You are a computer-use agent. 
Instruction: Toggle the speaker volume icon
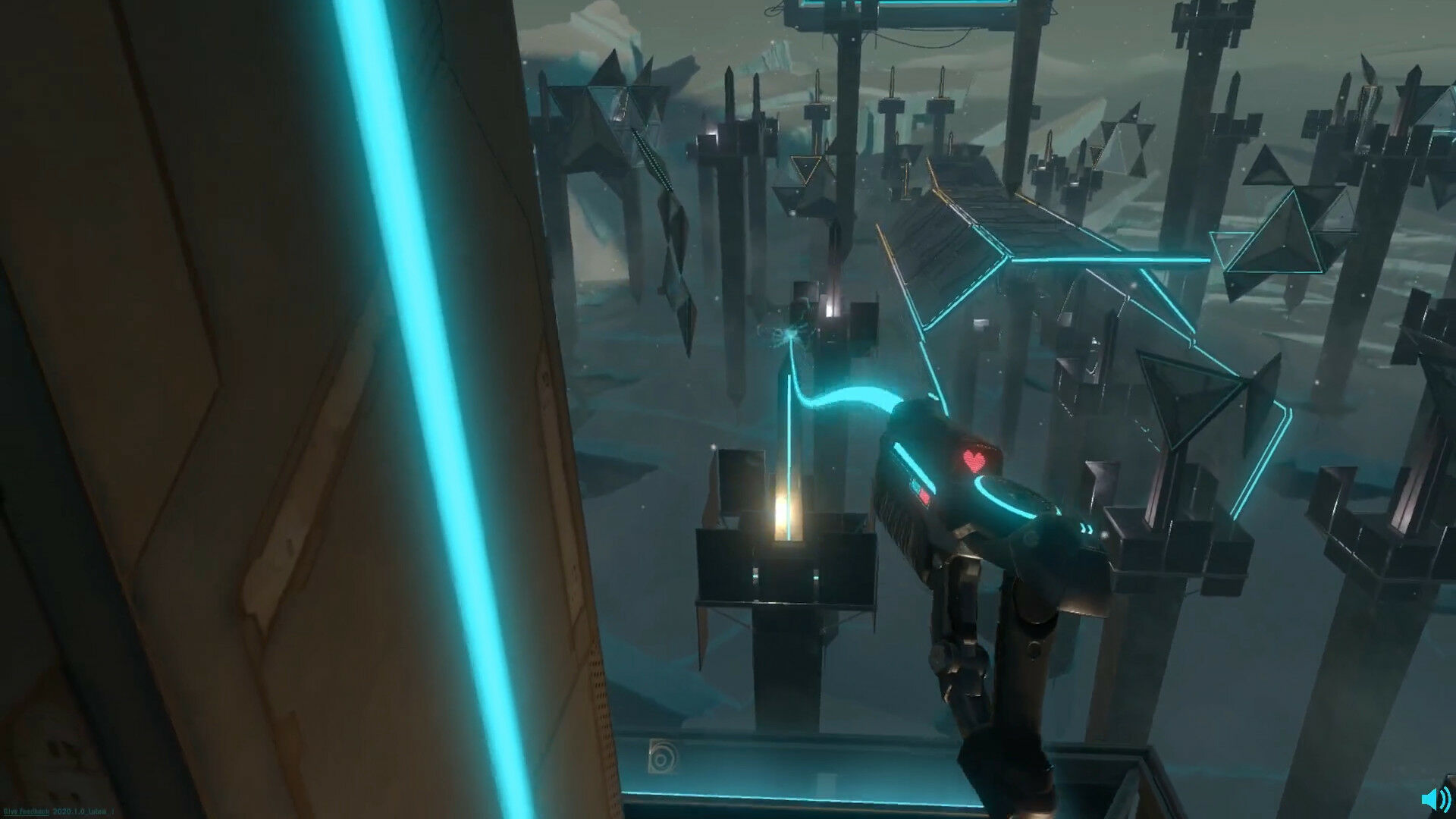(x=1435, y=799)
